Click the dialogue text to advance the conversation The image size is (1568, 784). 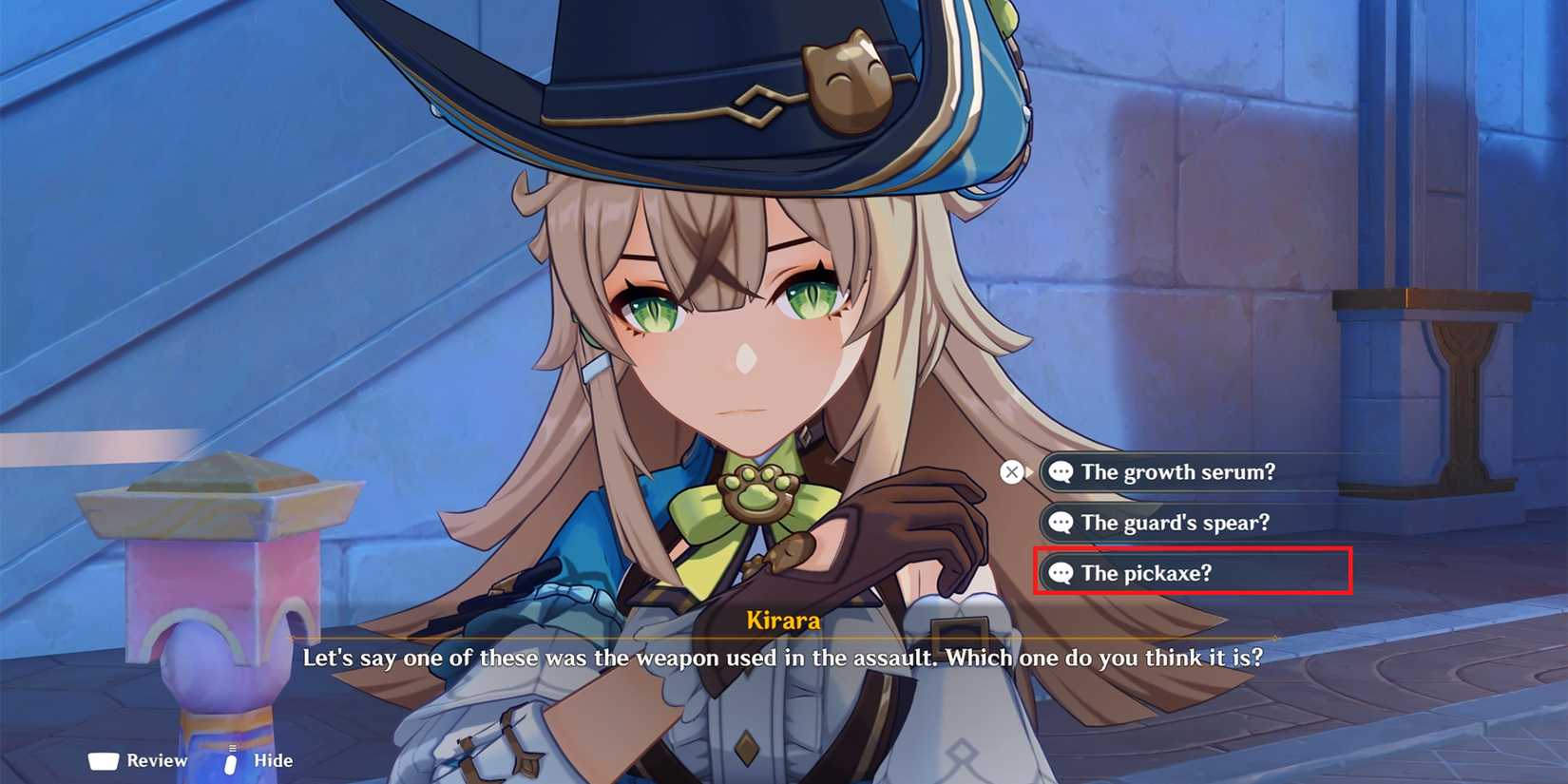coord(781,658)
